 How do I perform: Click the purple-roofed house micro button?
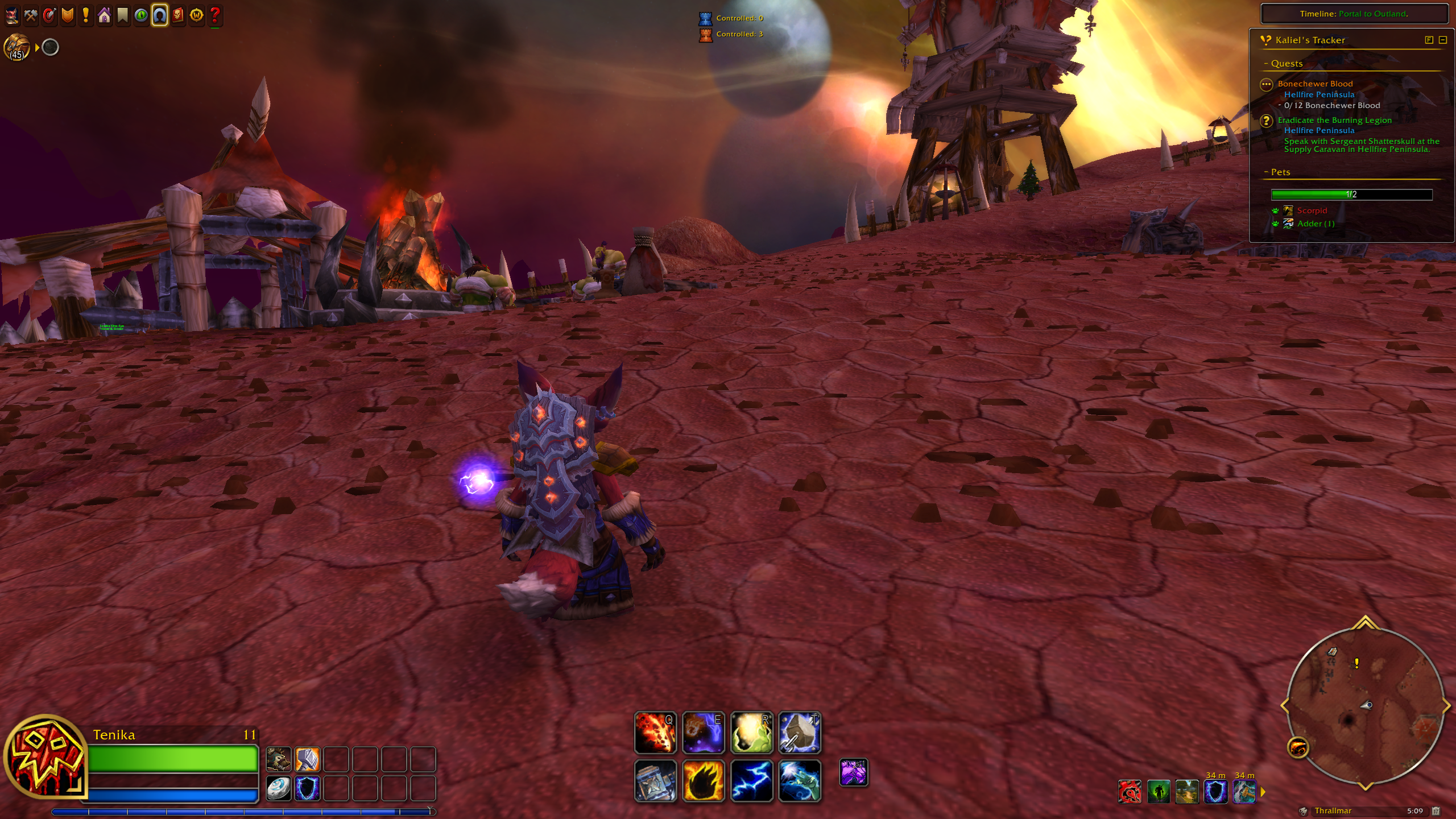[105, 16]
